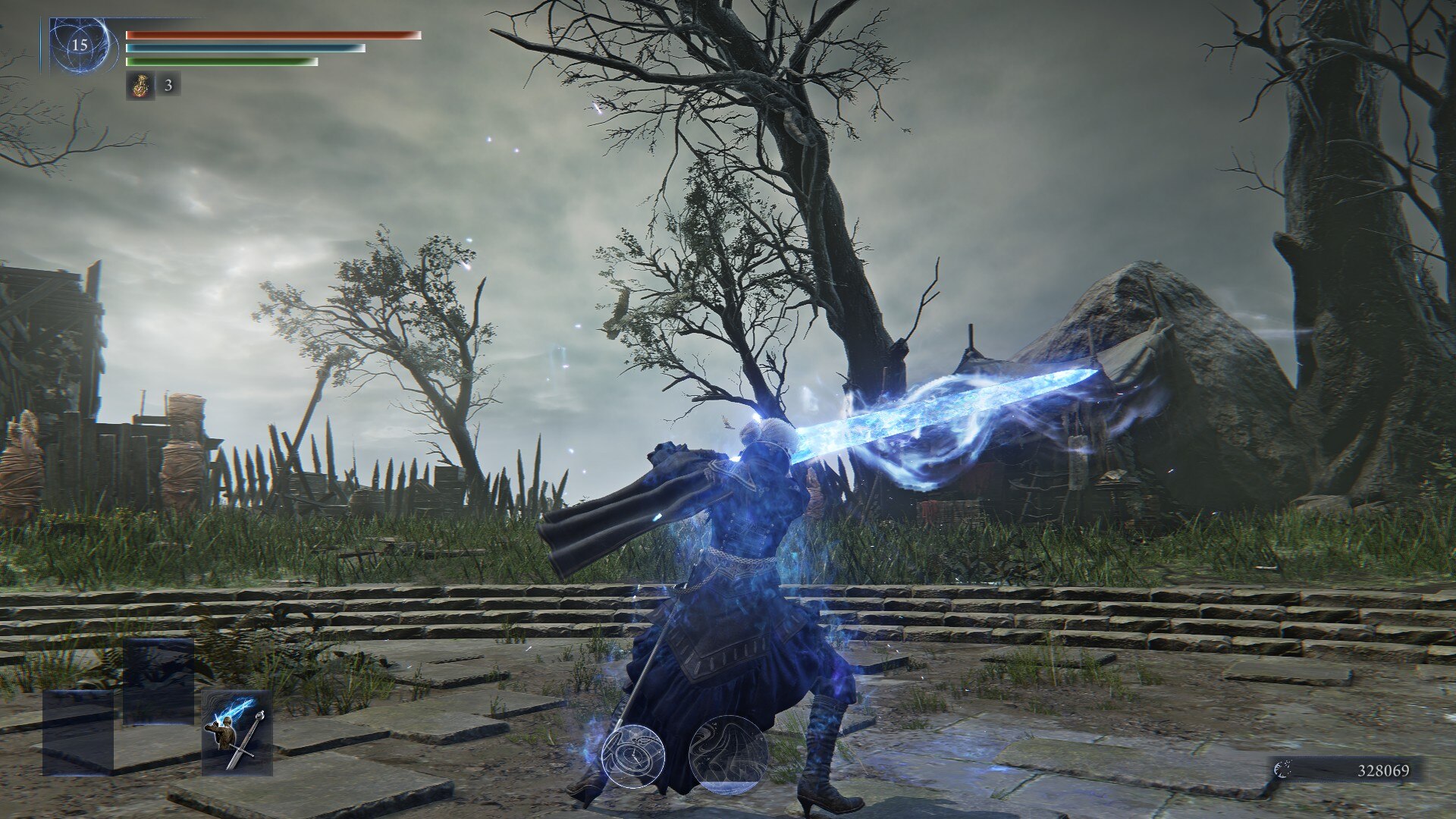The image size is (1456, 819).
Task: Select the golden flask item icon
Action: (140, 85)
